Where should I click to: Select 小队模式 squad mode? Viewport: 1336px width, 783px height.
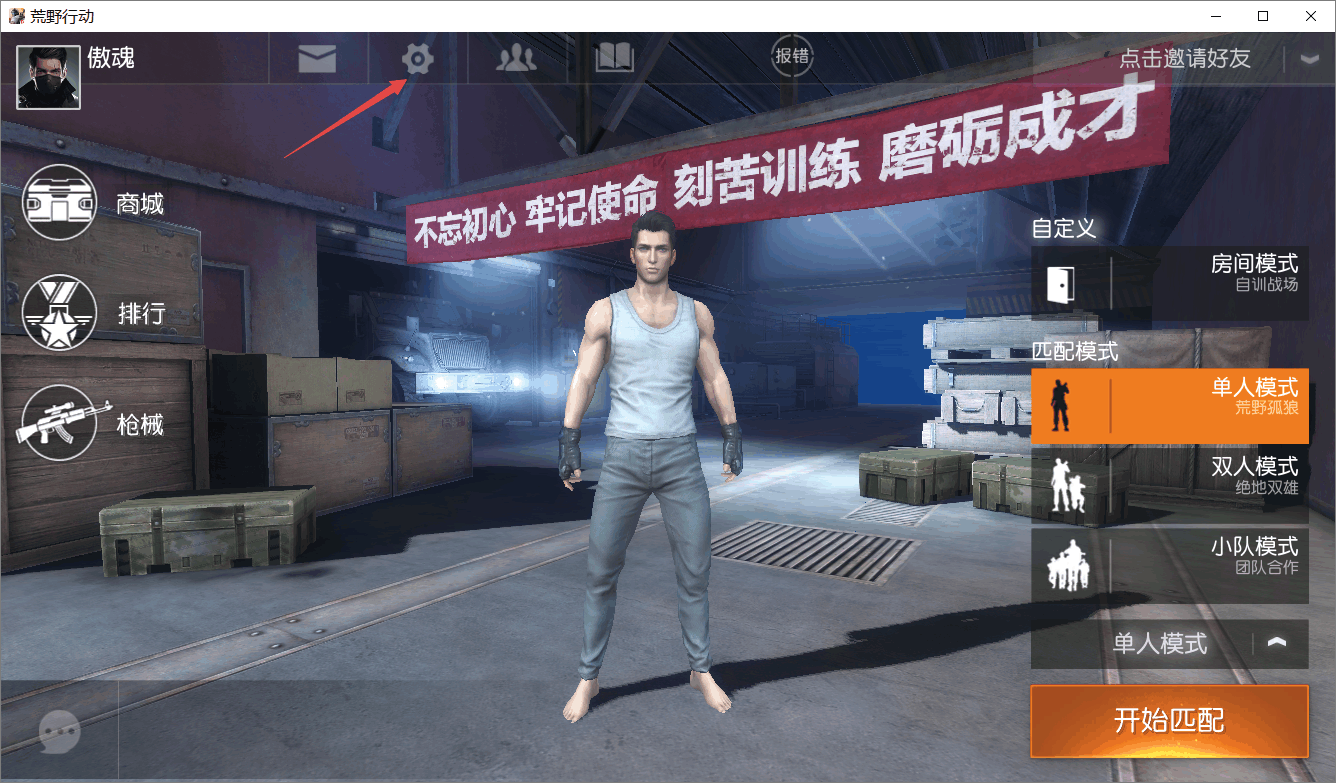tap(1170, 567)
